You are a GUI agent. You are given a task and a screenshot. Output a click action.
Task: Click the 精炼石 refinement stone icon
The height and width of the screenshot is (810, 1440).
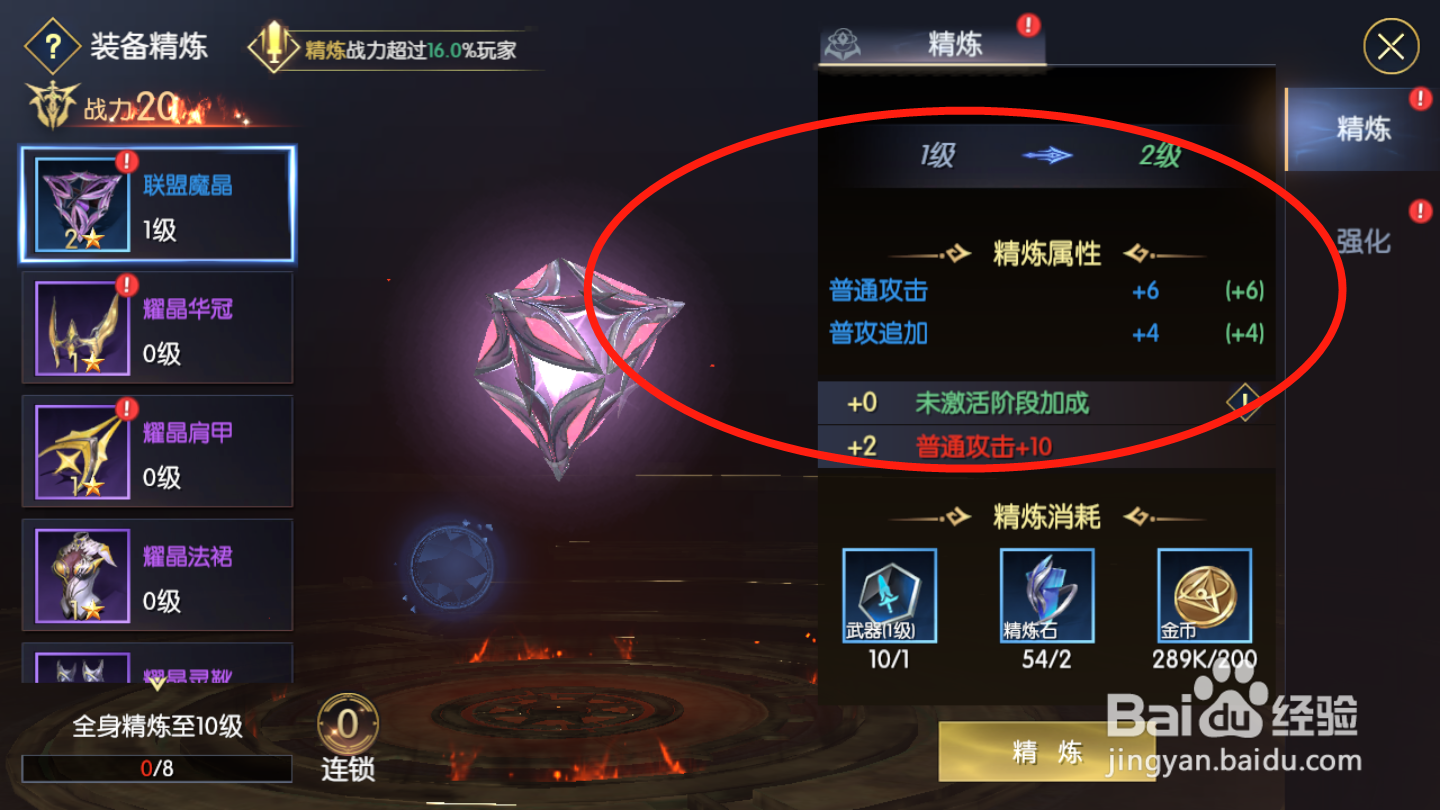coord(1045,596)
